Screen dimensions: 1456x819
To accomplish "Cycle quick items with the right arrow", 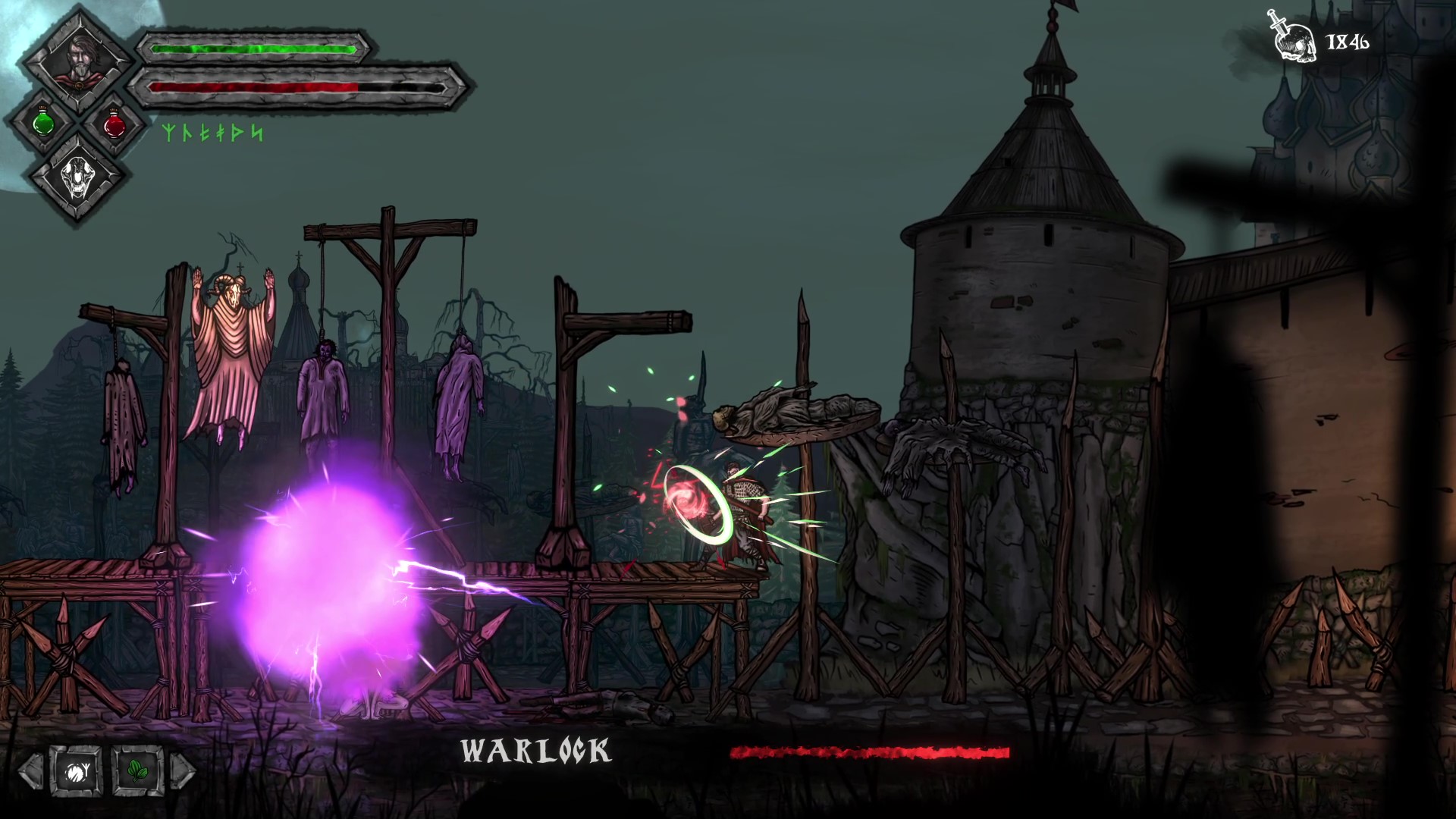I will (x=183, y=771).
